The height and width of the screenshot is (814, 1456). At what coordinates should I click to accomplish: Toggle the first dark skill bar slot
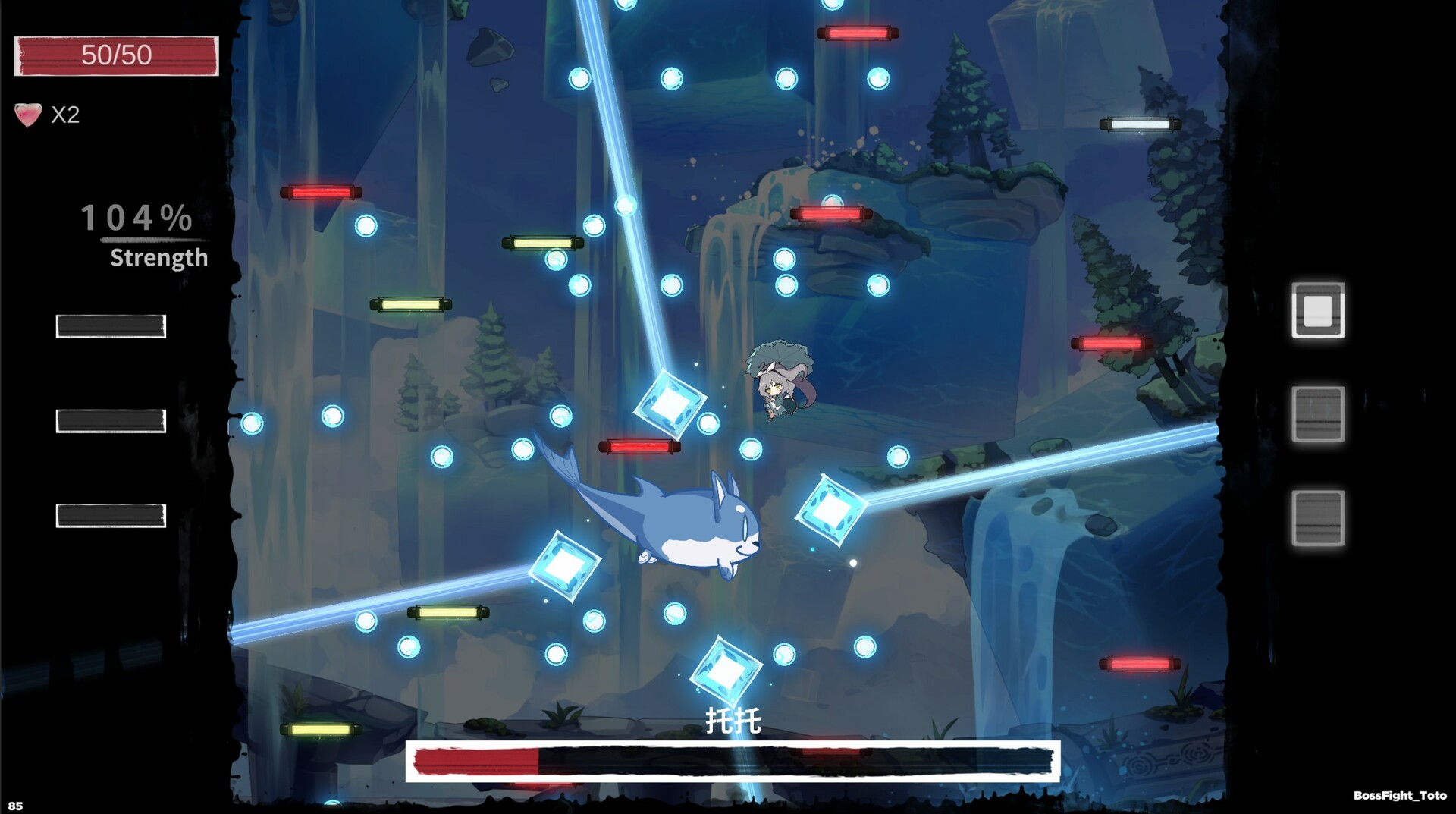tap(109, 325)
